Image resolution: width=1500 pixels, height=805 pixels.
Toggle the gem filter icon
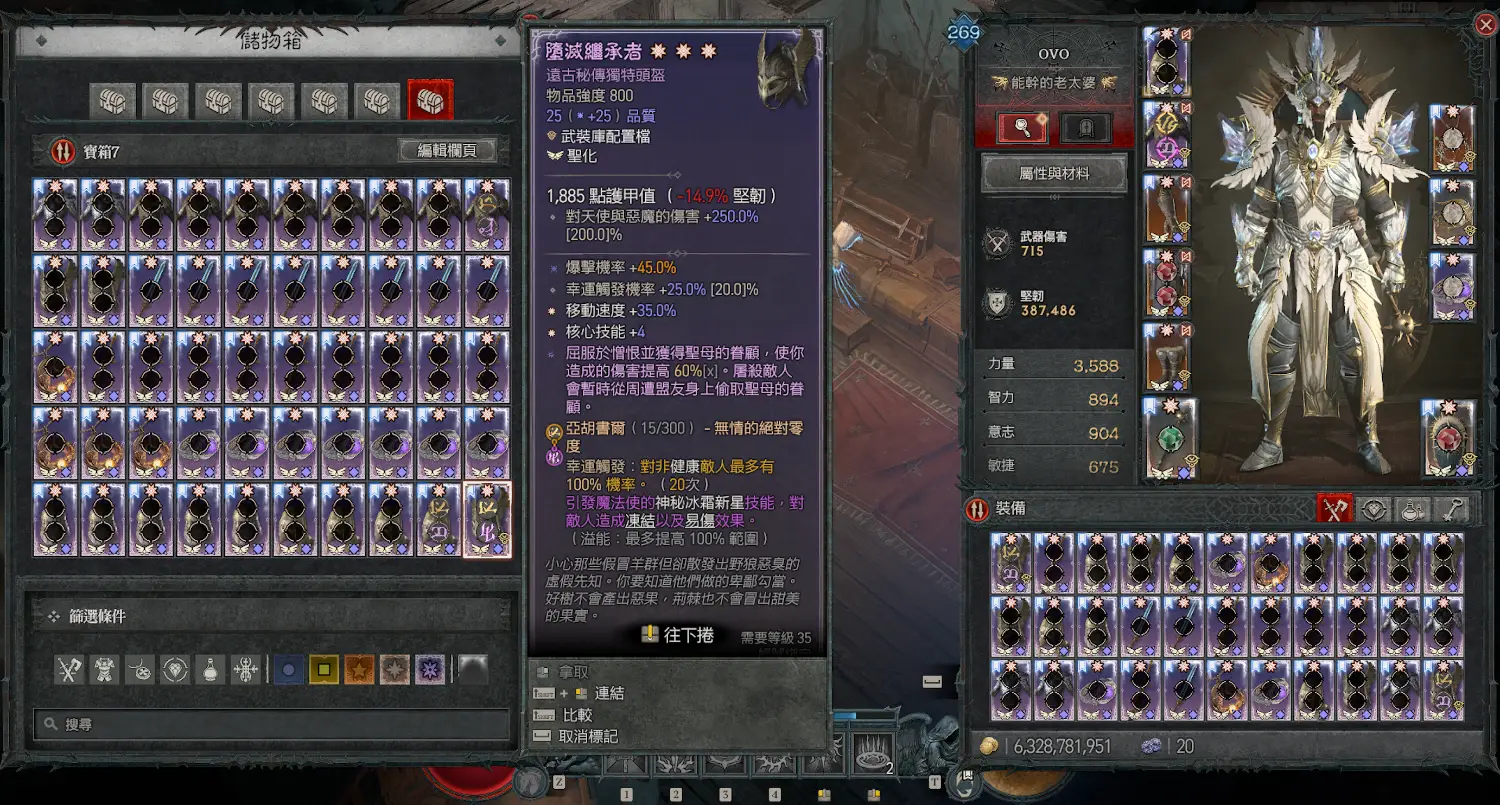176,669
